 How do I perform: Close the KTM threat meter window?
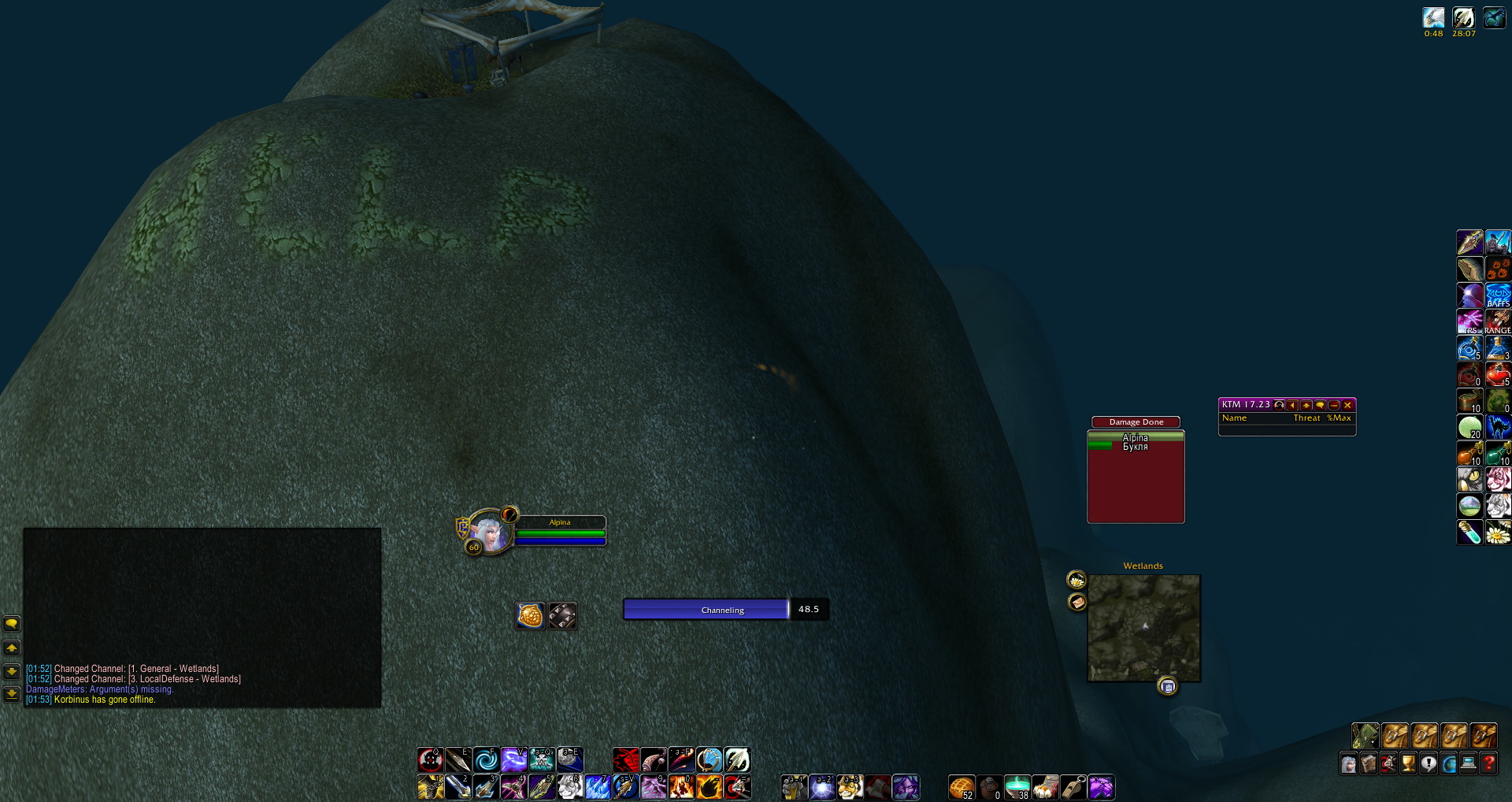pos(1347,405)
